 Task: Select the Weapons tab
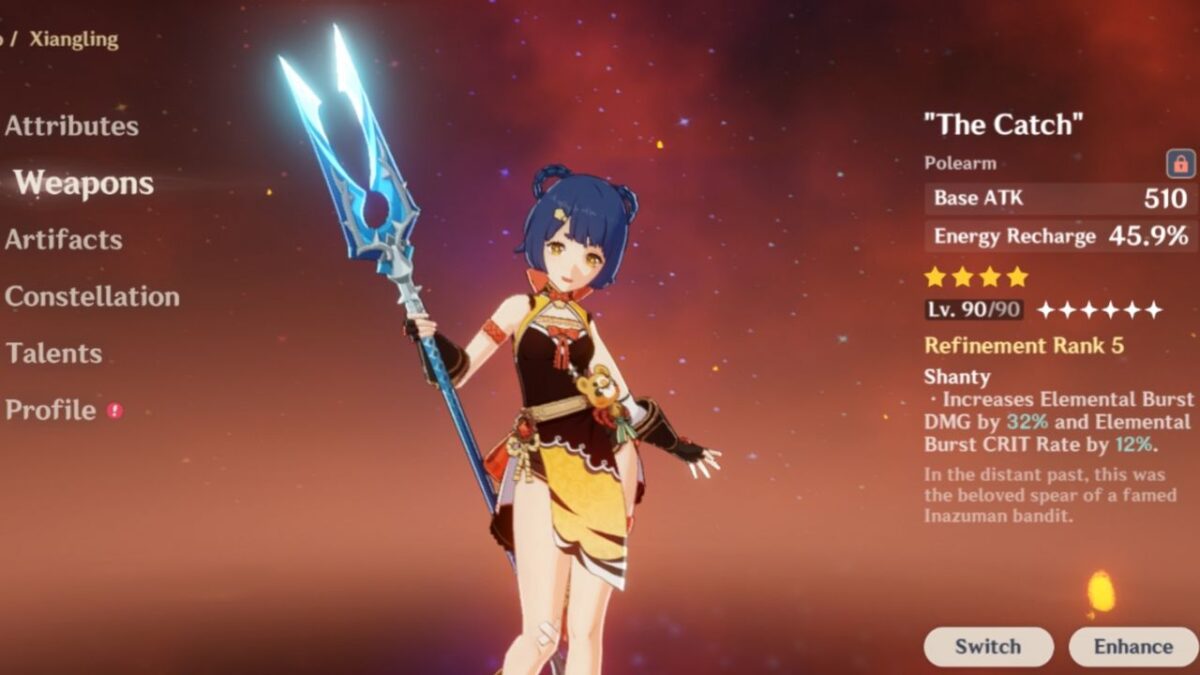(x=84, y=183)
